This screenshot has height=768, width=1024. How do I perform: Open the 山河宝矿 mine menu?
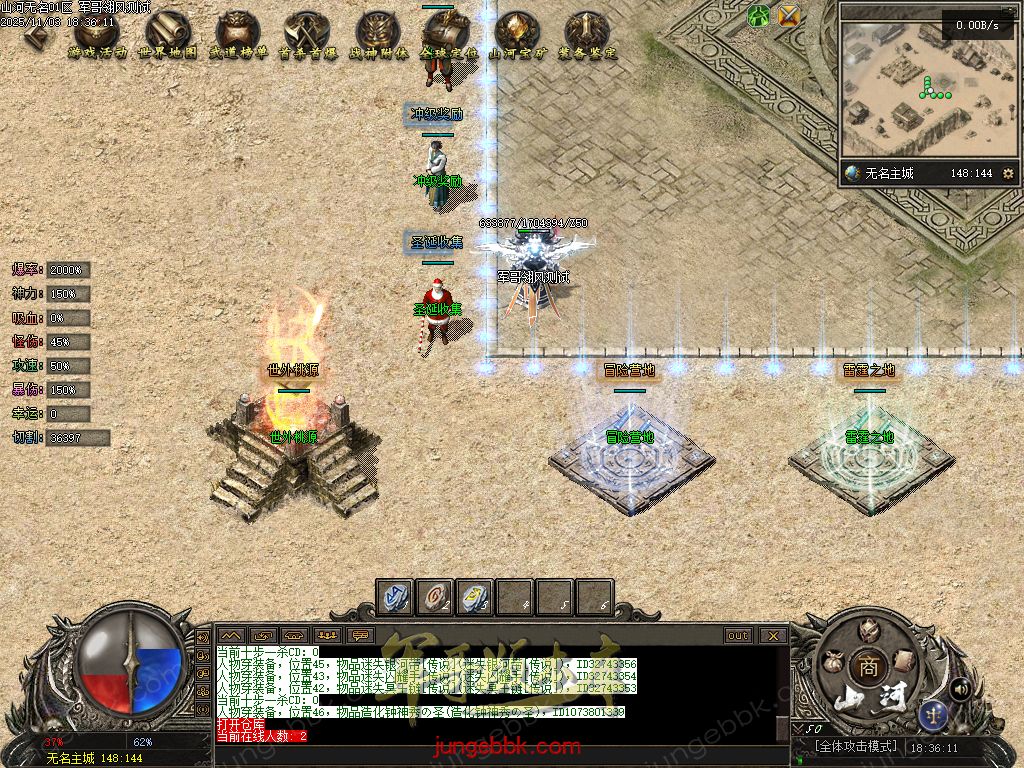(x=516, y=36)
